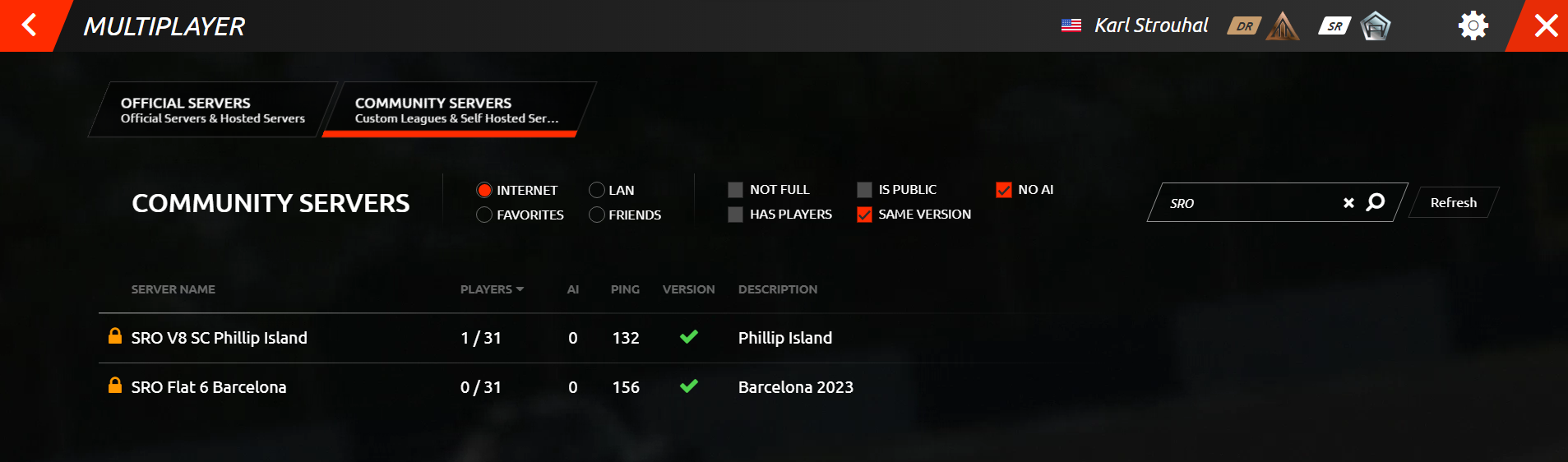Screen dimensions: 1568x462
Task: Uncheck the Same Version filter
Action: (864, 215)
